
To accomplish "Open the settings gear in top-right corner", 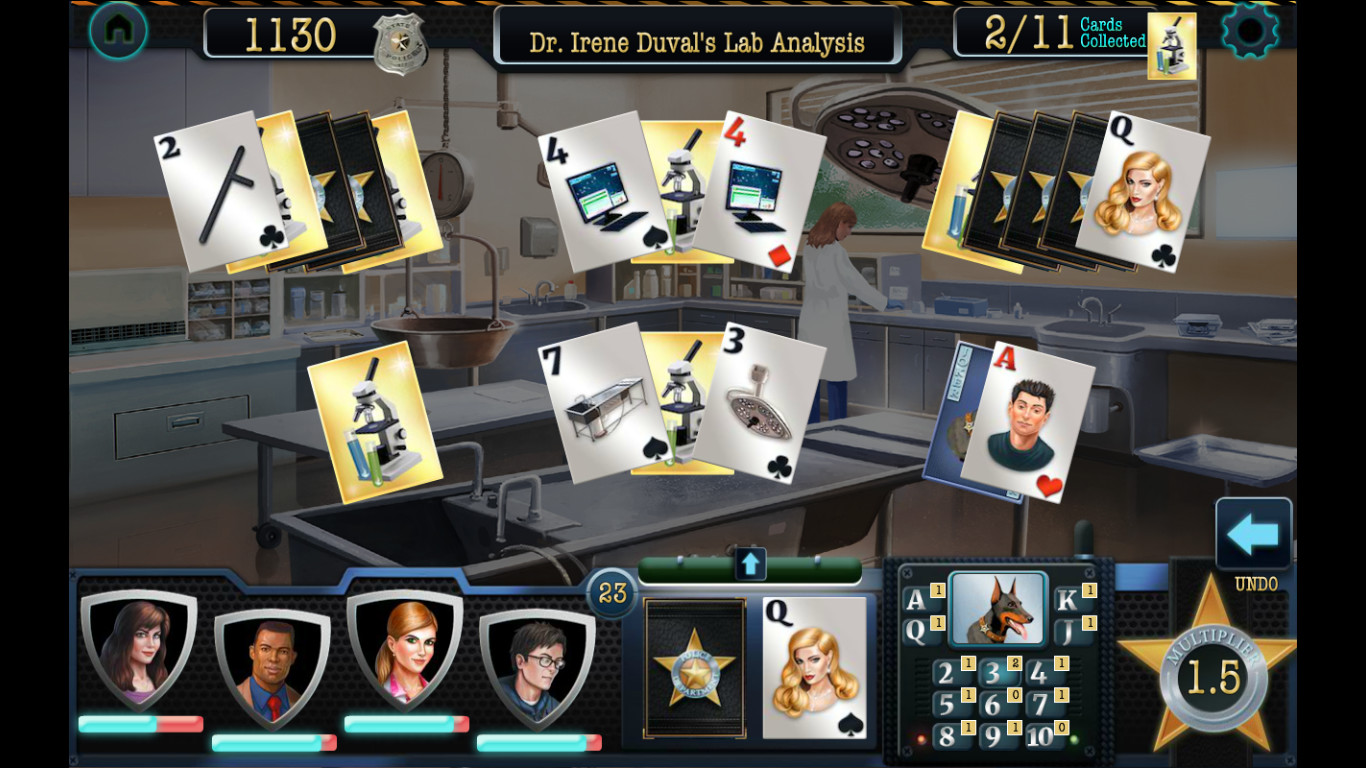I will tap(1251, 31).
